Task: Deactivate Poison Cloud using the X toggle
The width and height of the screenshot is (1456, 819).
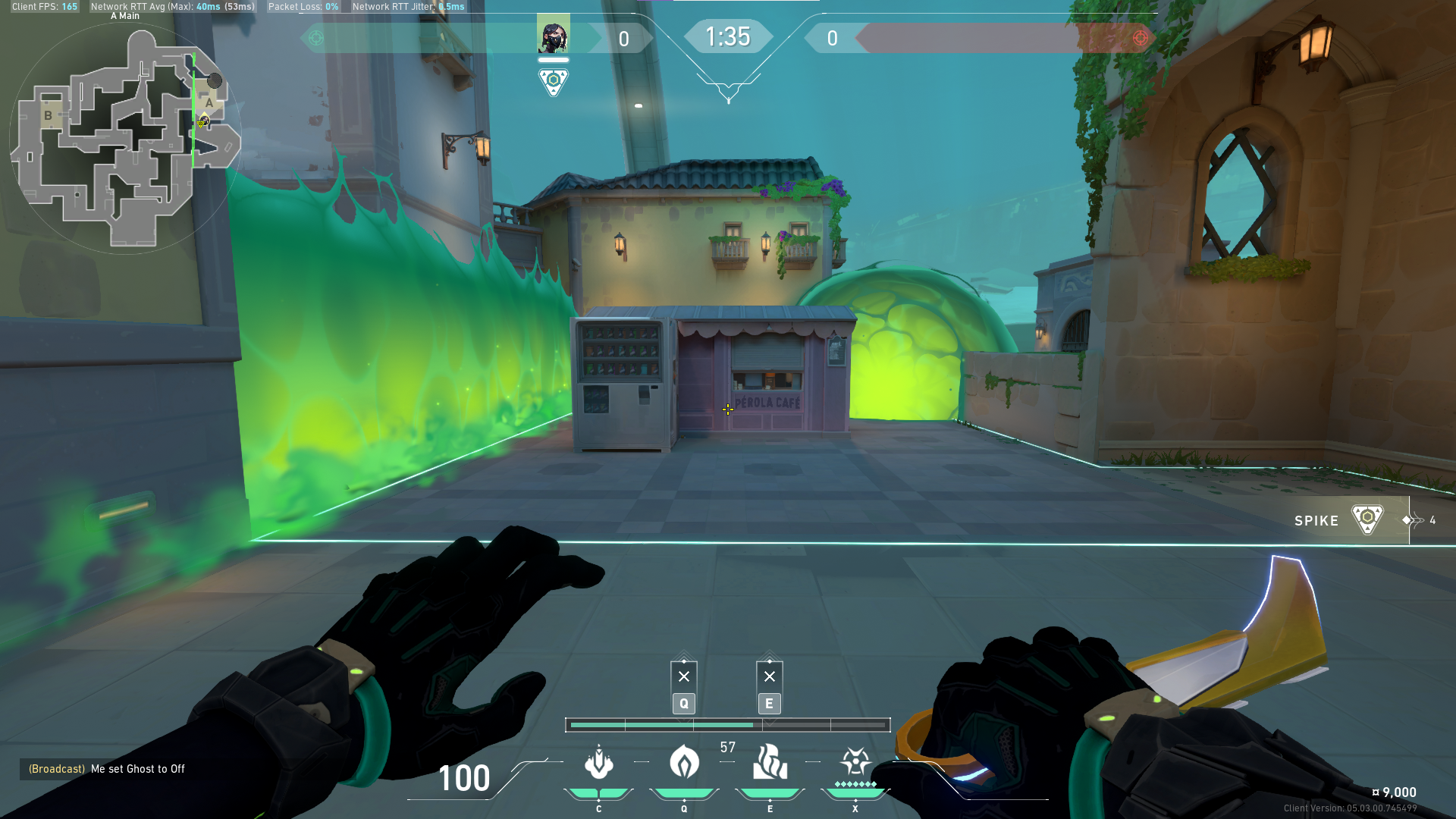Action: [x=684, y=675]
